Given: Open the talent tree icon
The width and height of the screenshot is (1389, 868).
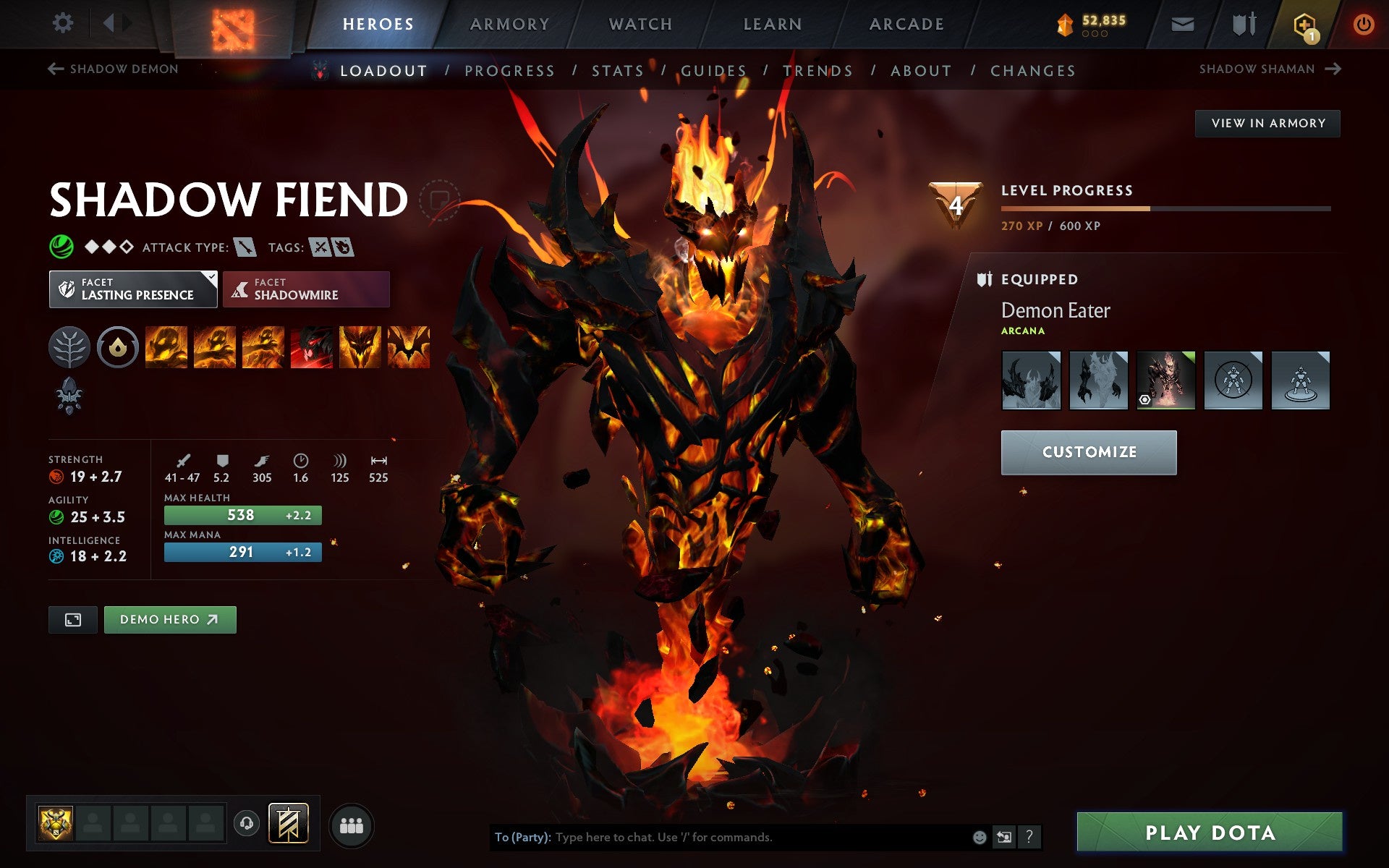Looking at the screenshot, I should [x=69, y=346].
